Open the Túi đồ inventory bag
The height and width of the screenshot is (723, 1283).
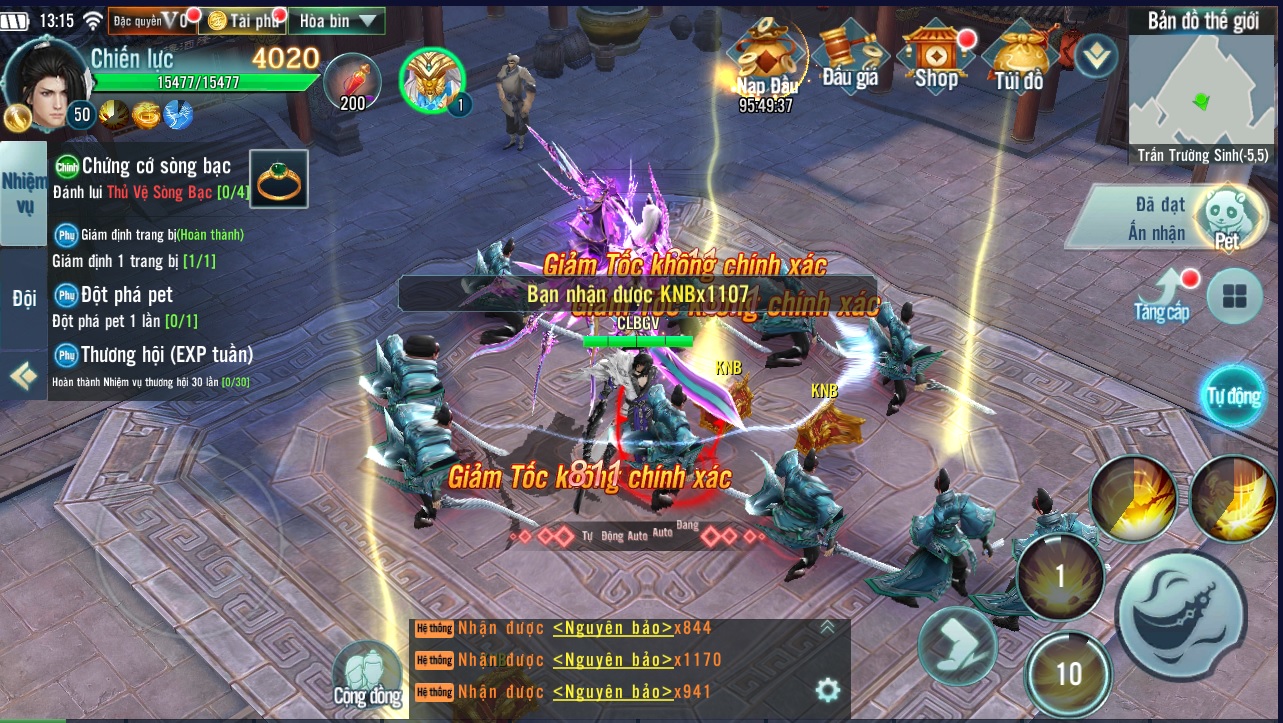click(x=1020, y=58)
